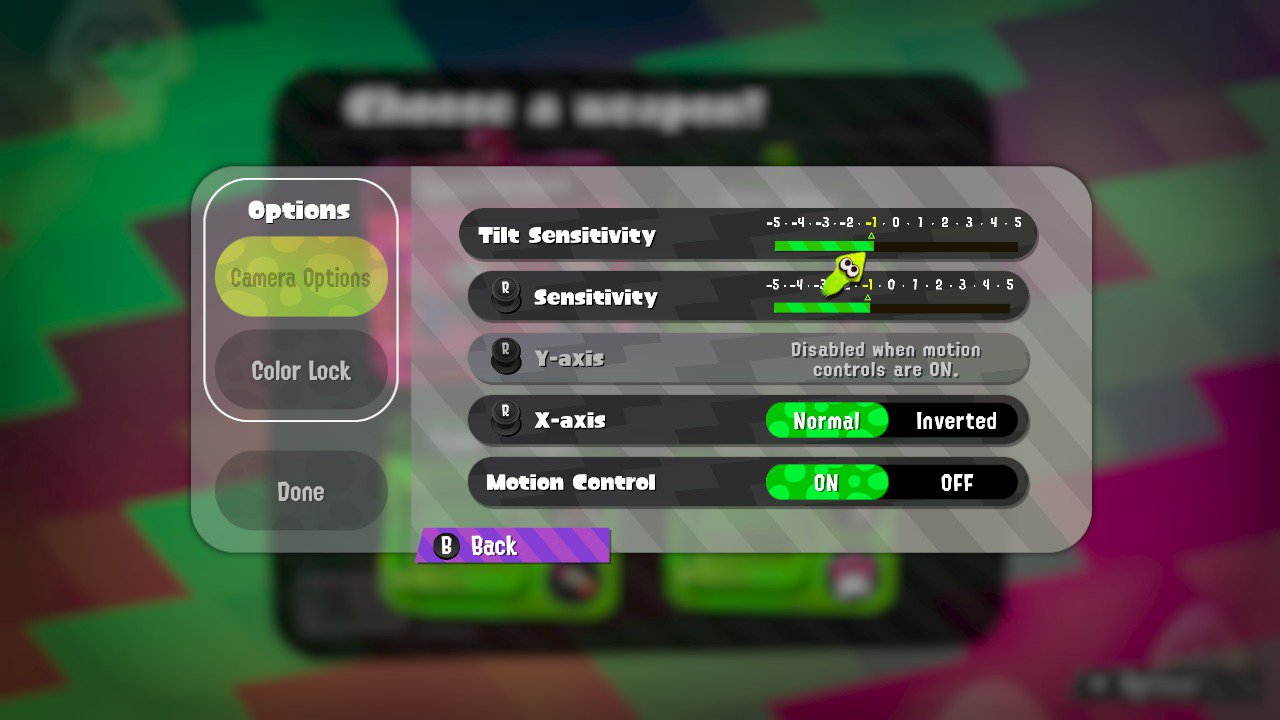Screen dimensions: 1280x720
Task: Adjust the R-stick Sensitivity slider bar
Action: pyautogui.click(x=891, y=308)
